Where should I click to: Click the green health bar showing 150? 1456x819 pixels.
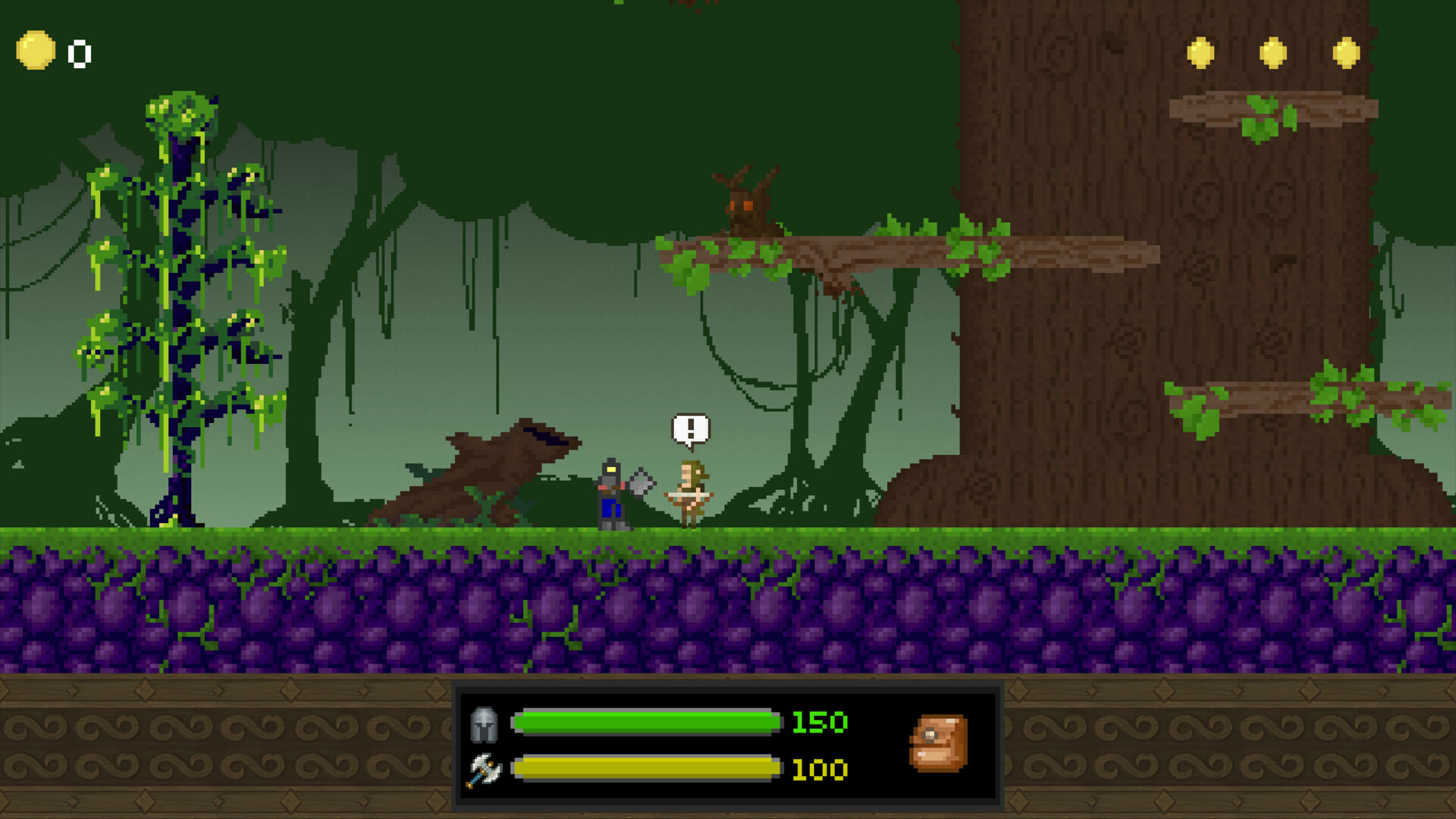(x=645, y=723)
